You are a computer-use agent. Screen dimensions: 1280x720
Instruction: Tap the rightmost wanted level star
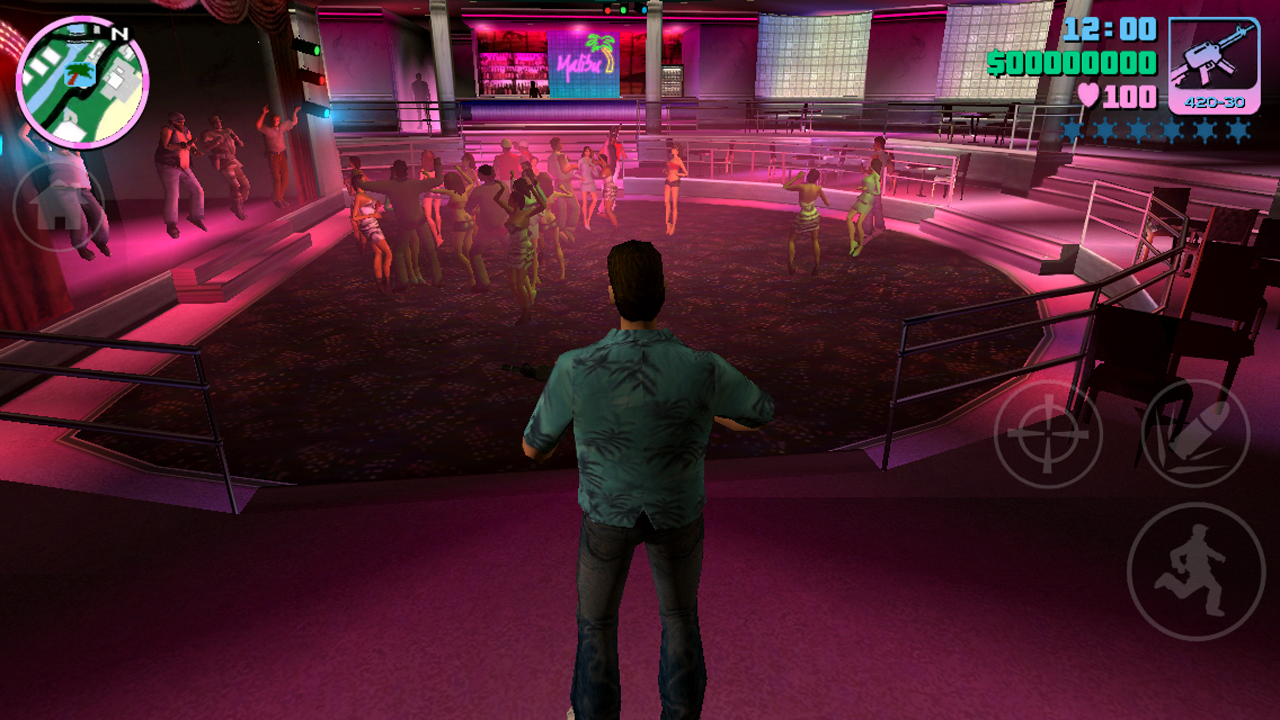[1240, 127]
